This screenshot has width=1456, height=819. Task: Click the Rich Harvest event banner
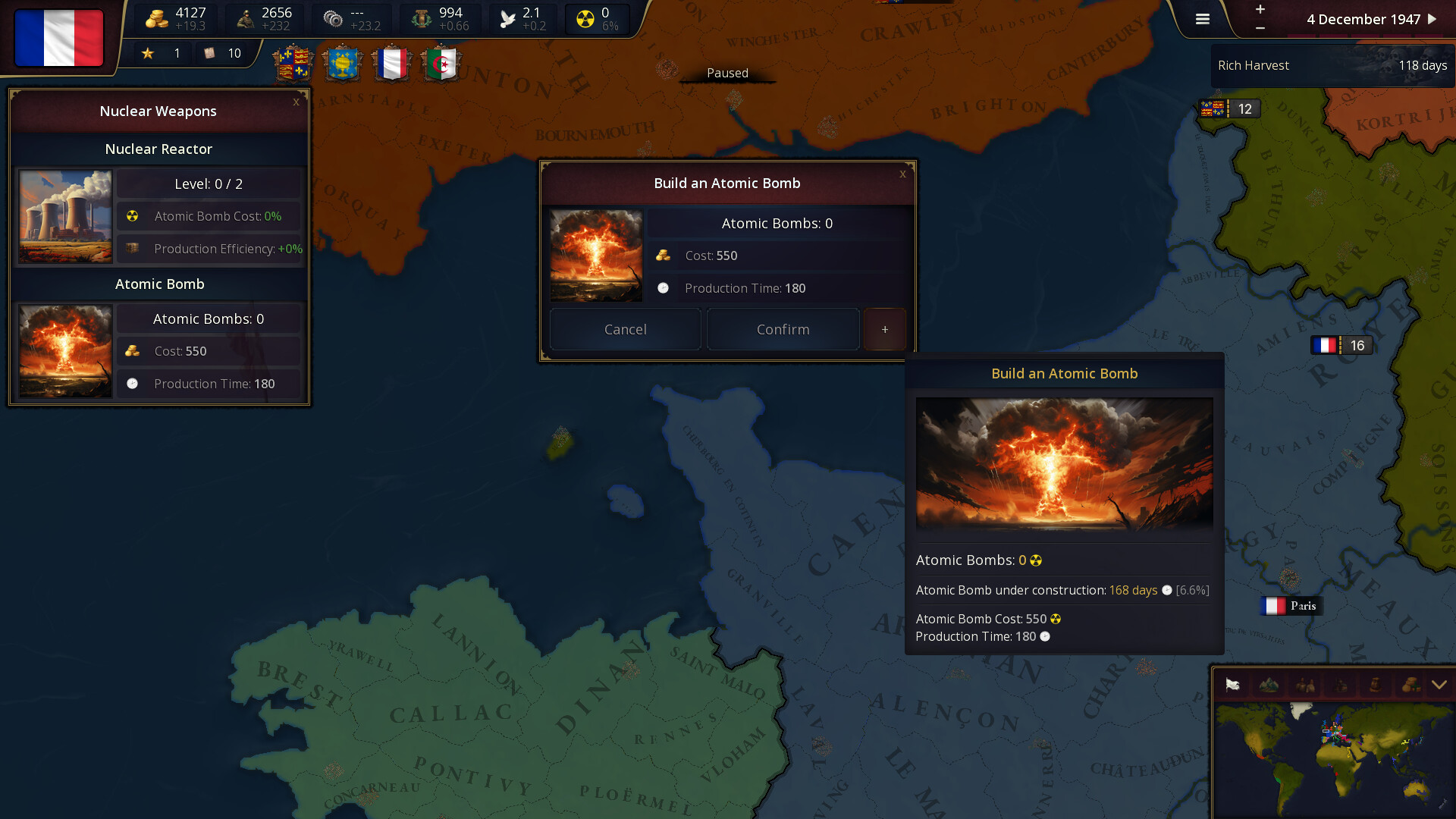click(1331, 65)
